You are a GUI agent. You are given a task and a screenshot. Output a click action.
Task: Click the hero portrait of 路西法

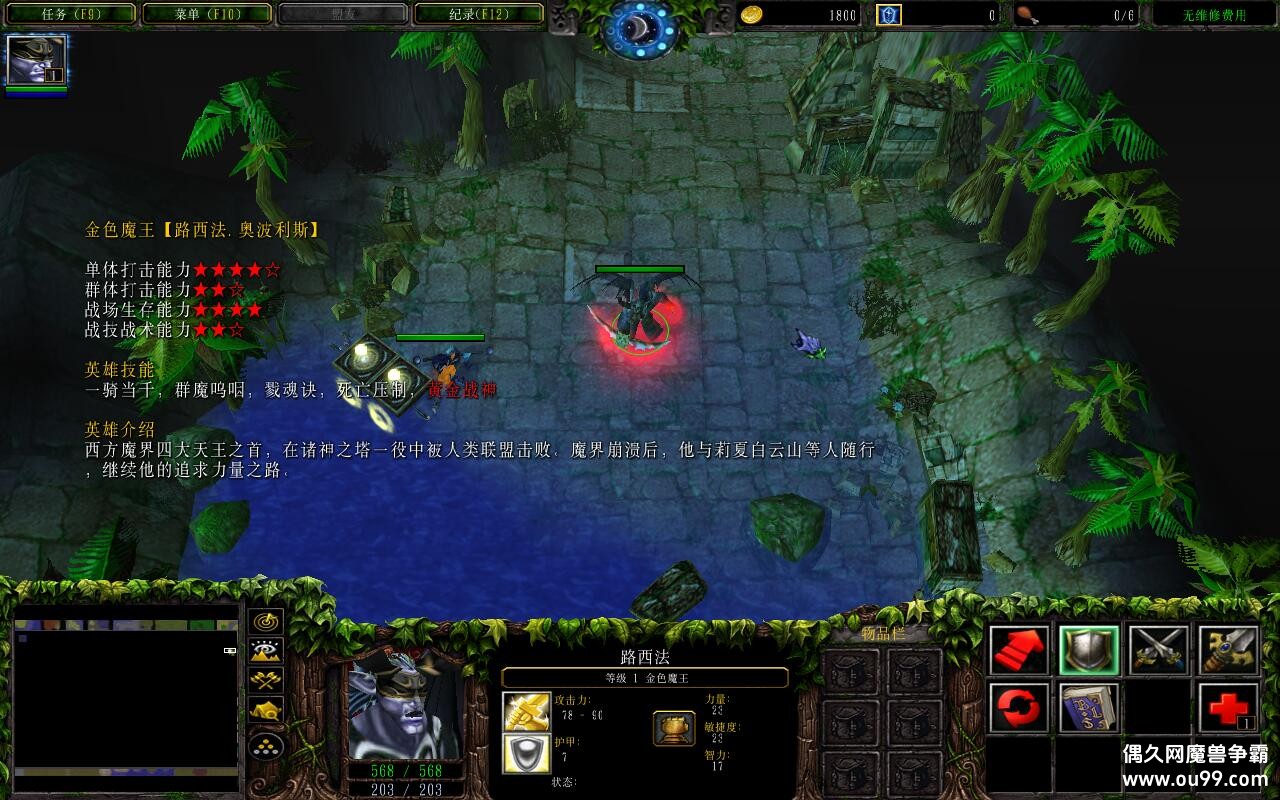click(x=405, y=706)
